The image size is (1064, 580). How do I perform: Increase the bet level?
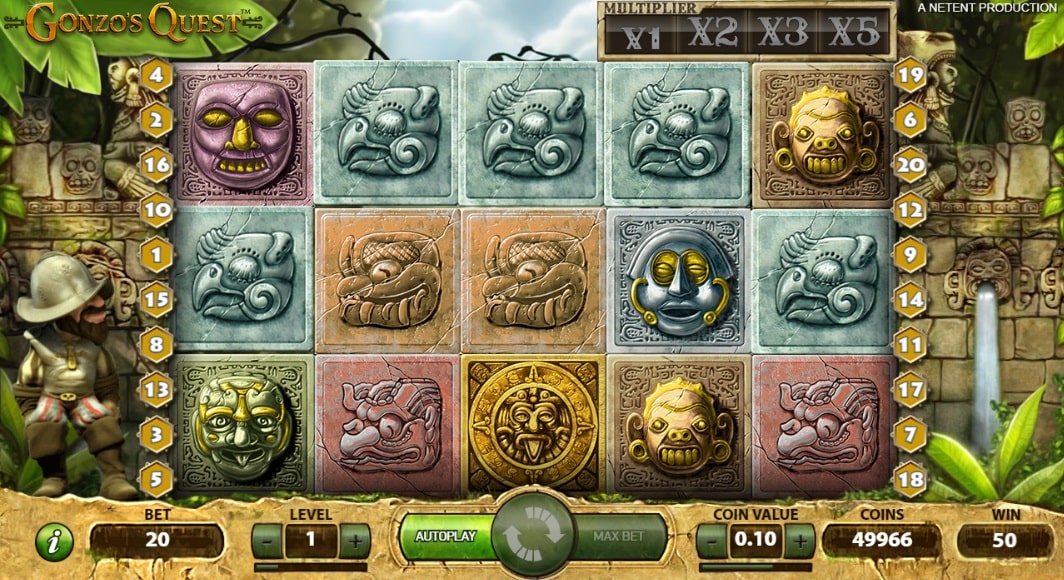click(354, 541)
